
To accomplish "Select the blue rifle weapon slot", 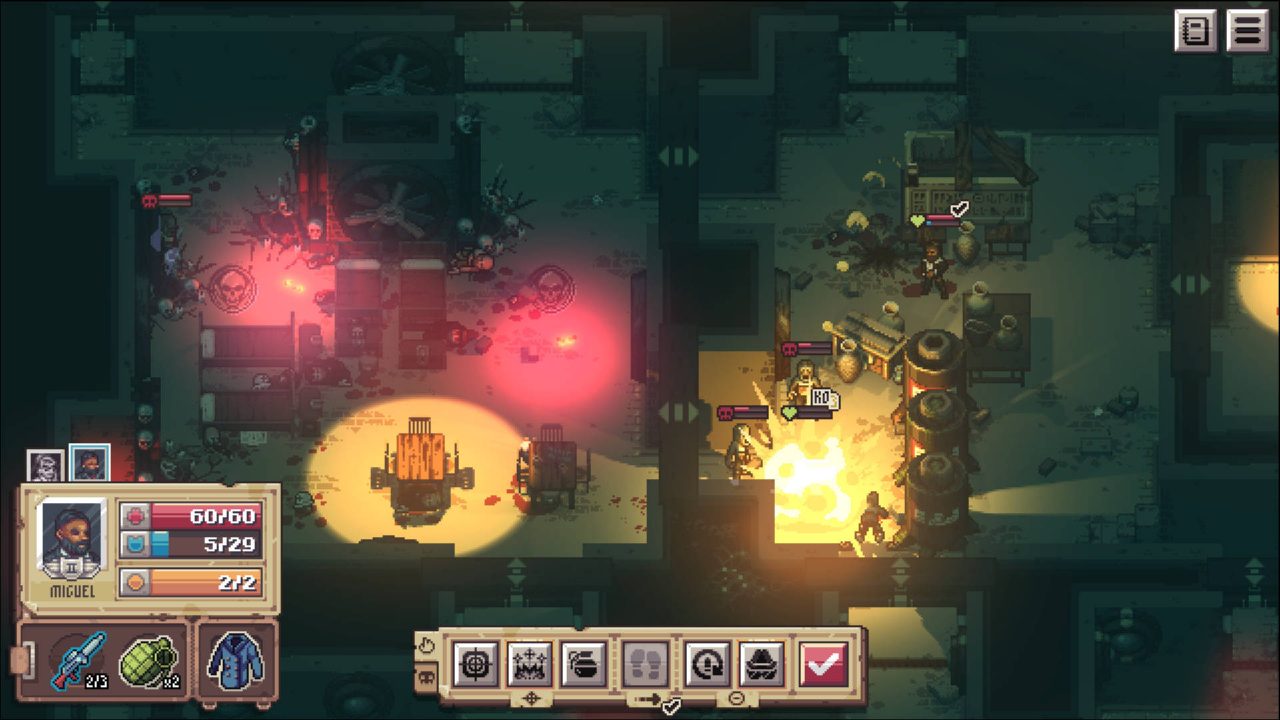I will pos(78,661).
